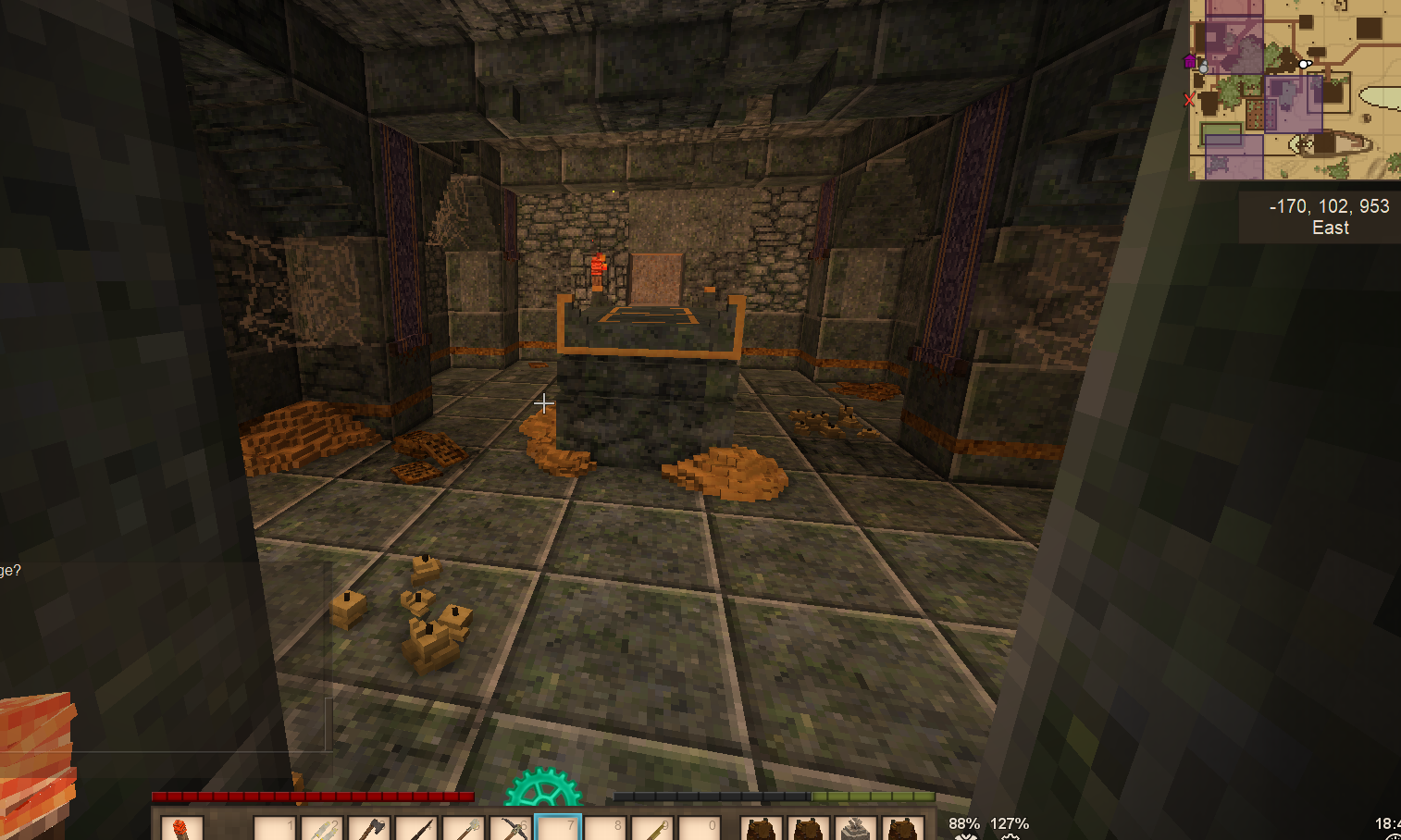Choose the tool in hotbar slot 5
1401x840 pixels.
pyautogui.click(x=464, y=829)
